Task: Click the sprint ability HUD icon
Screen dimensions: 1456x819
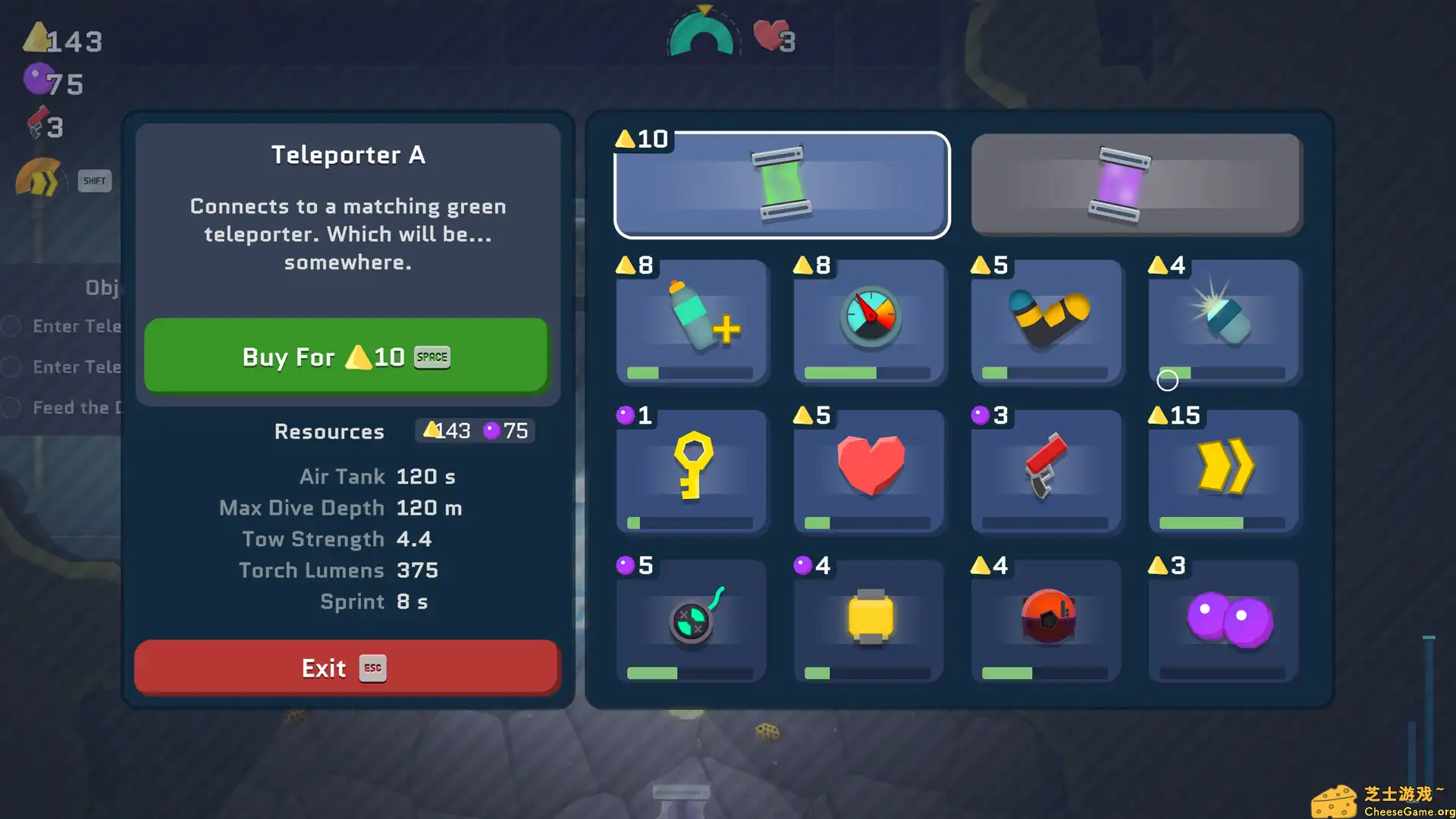Action: point(39,179)
